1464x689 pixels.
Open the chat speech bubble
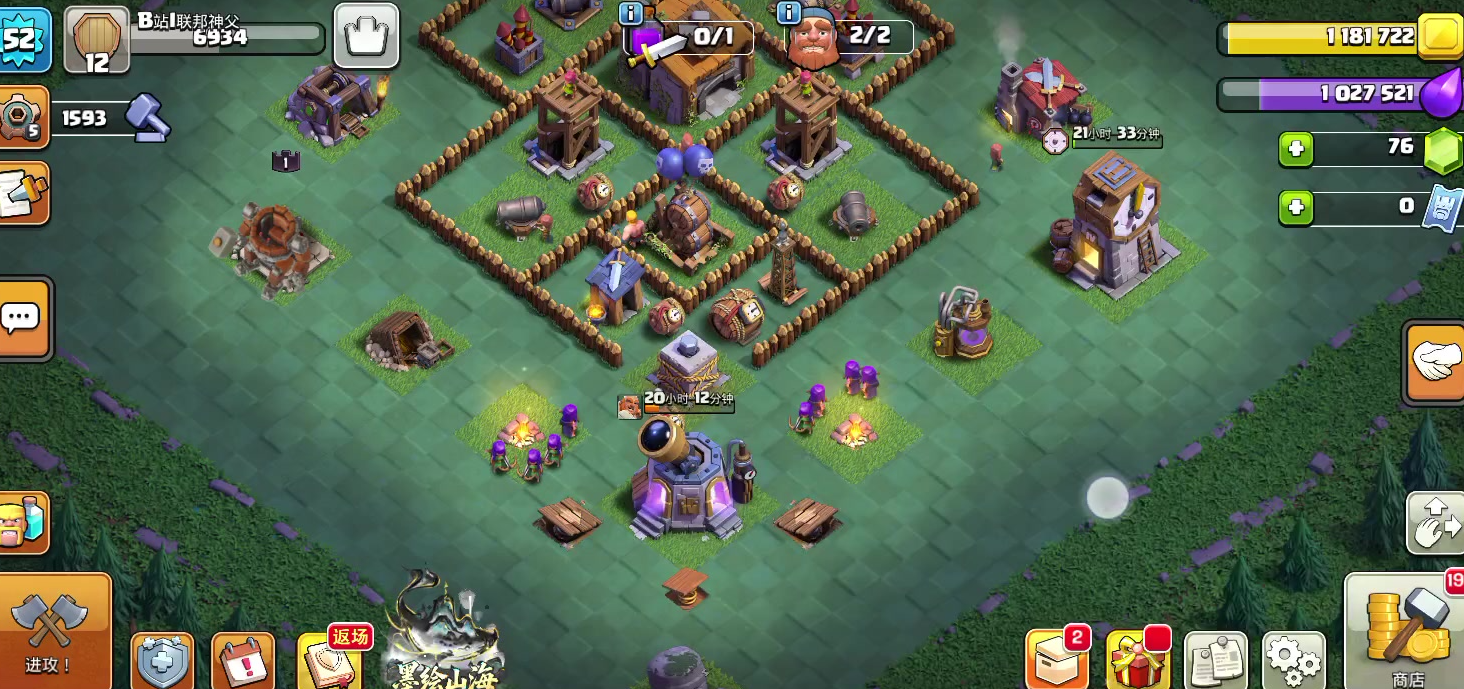[x=22, y=318]
